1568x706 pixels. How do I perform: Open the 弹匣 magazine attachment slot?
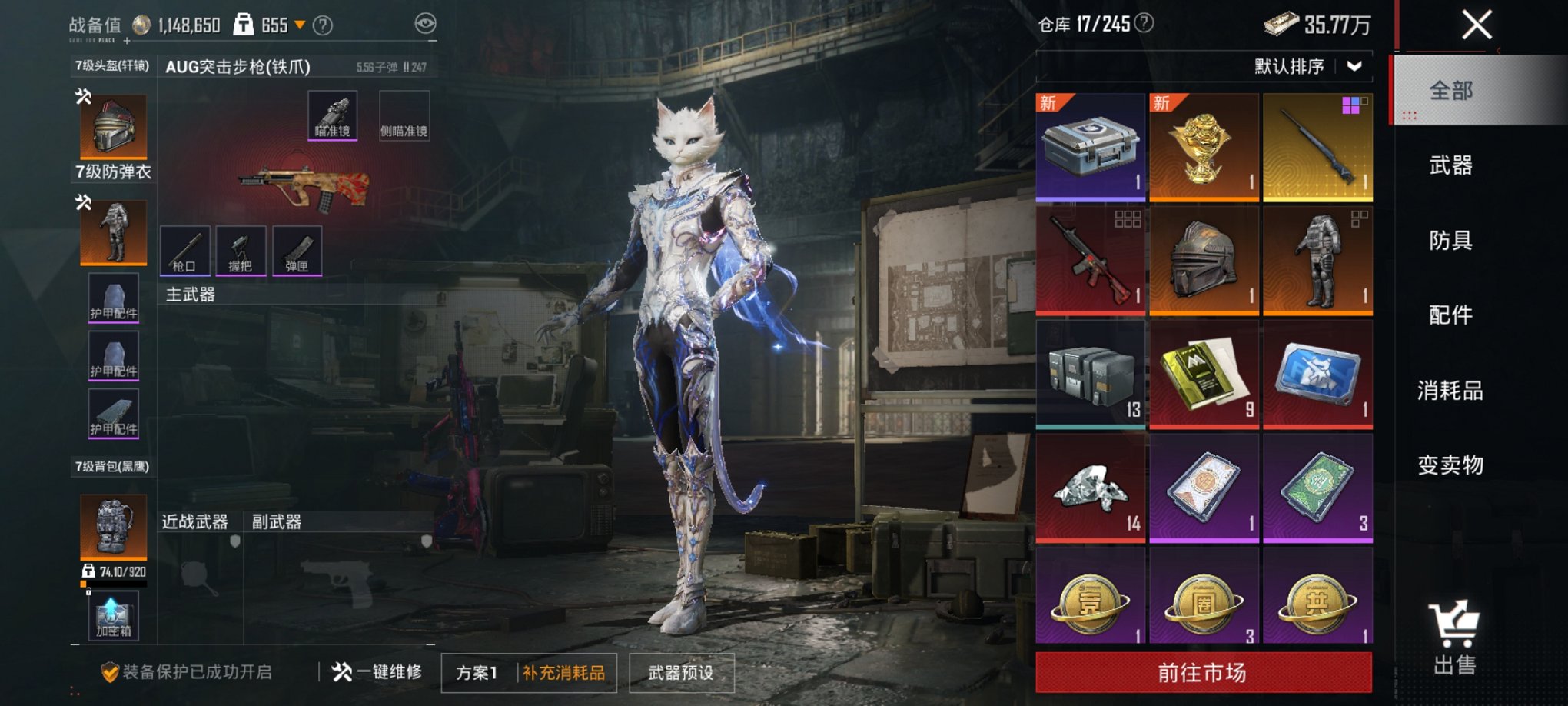click(x=296, y=250)
